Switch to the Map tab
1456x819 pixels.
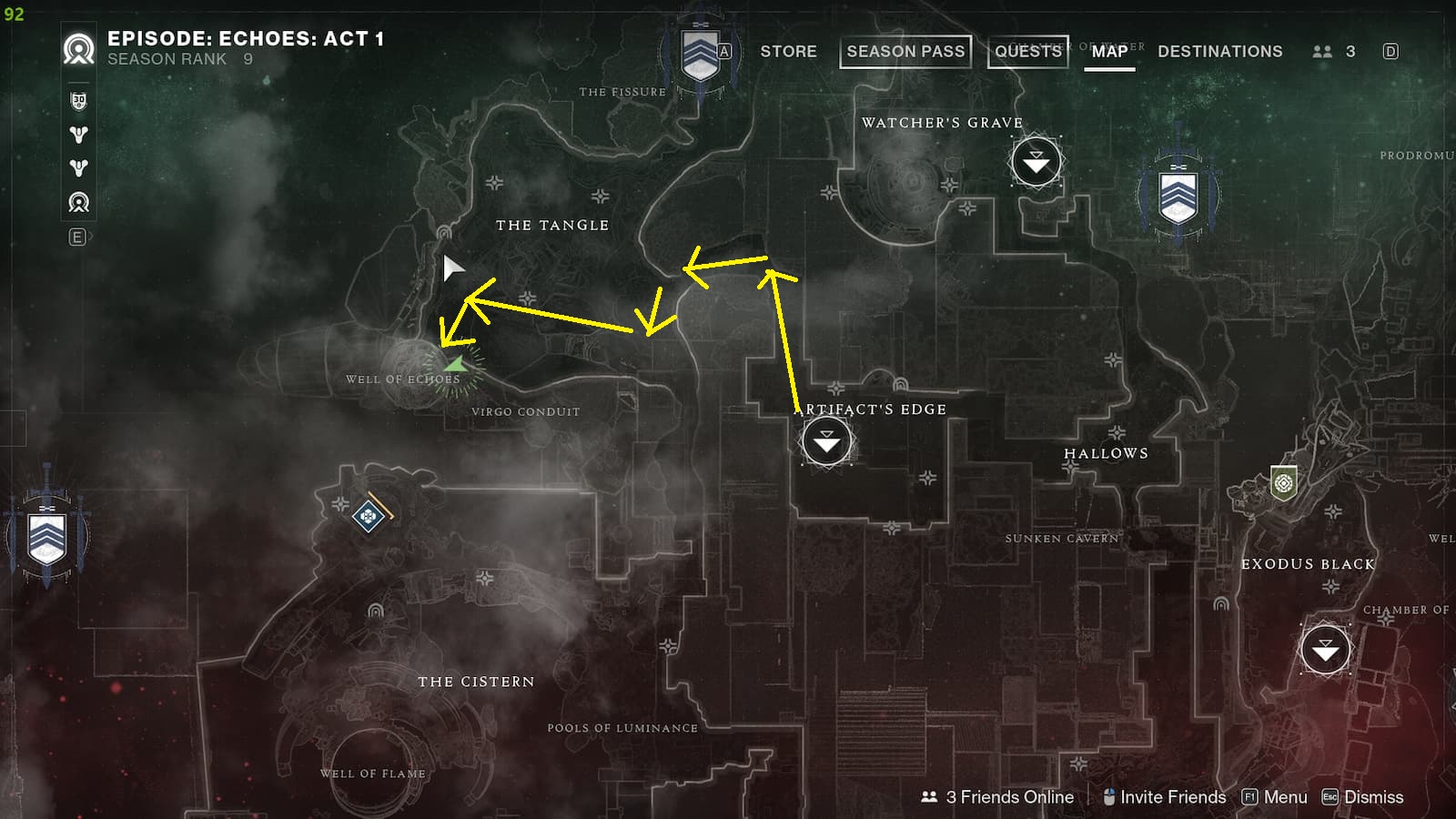pyautogui.click(x=1108, y=51)
